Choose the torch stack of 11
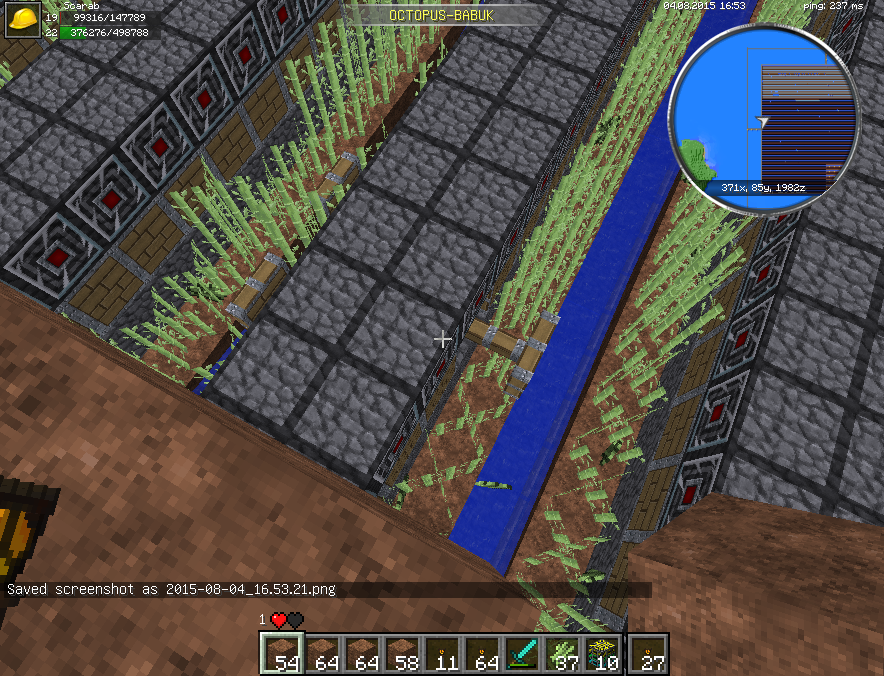Screen dimensions: 884x676 click(442, 654)
